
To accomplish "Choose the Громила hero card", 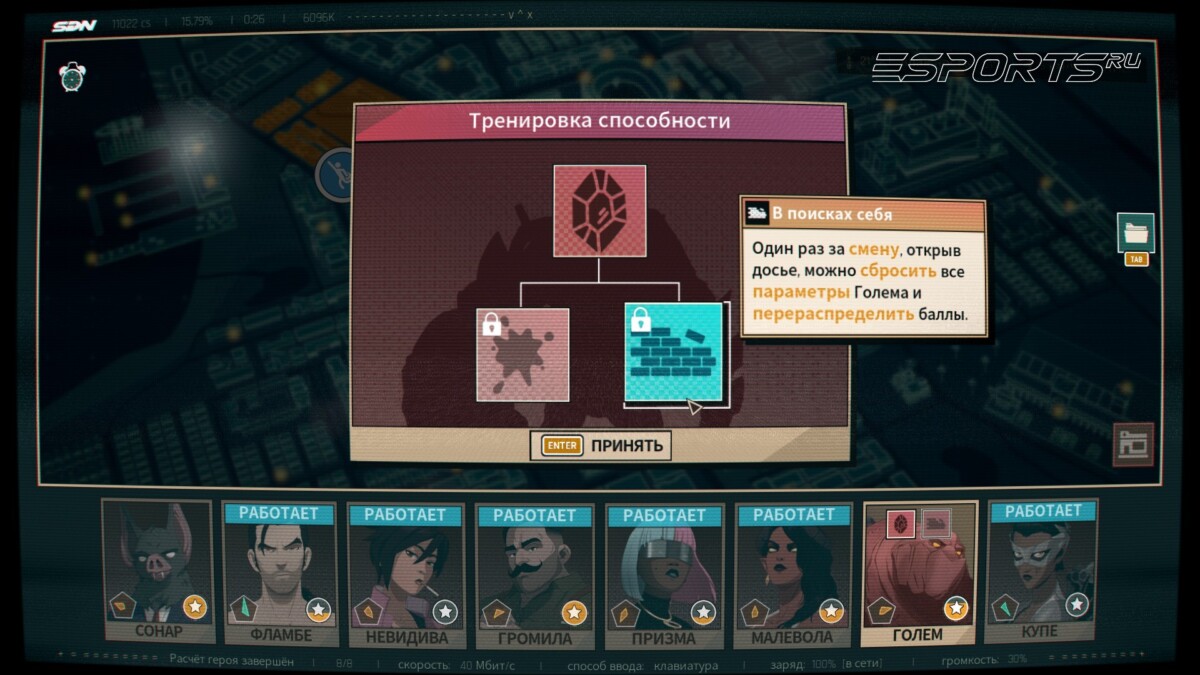I will pos(534,575).
